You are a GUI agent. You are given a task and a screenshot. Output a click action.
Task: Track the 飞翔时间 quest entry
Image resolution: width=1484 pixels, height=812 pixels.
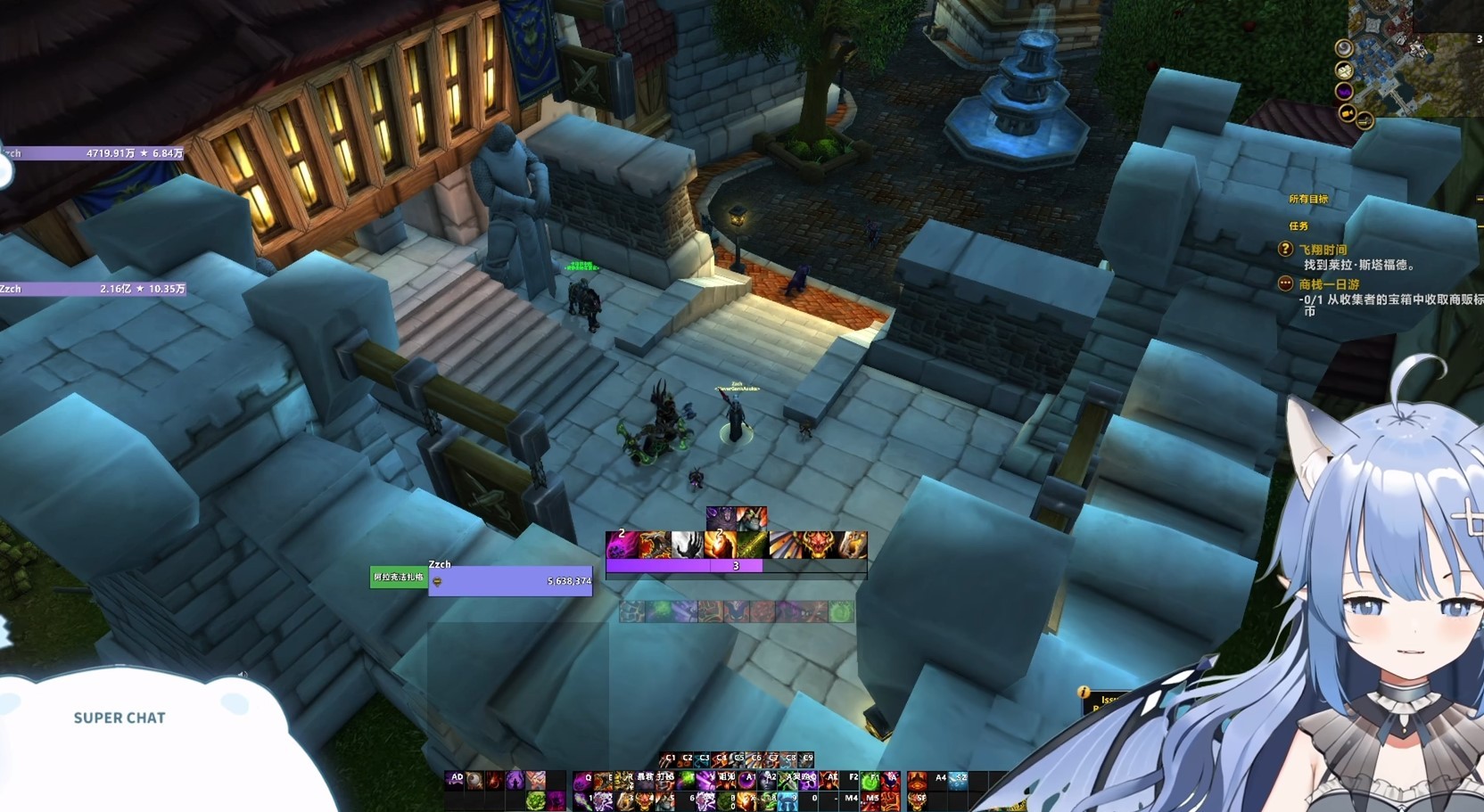tap(1323, 250)
